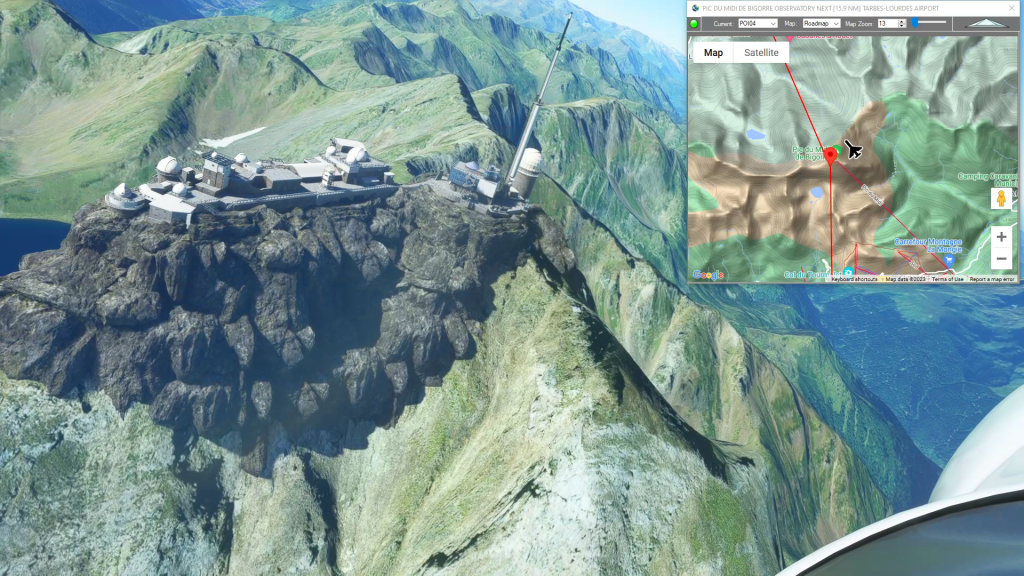Image resolution: width=1024 pixels, height=576 pixels.
Task: Switch to the Satellite map view
Action: point(761,53)
